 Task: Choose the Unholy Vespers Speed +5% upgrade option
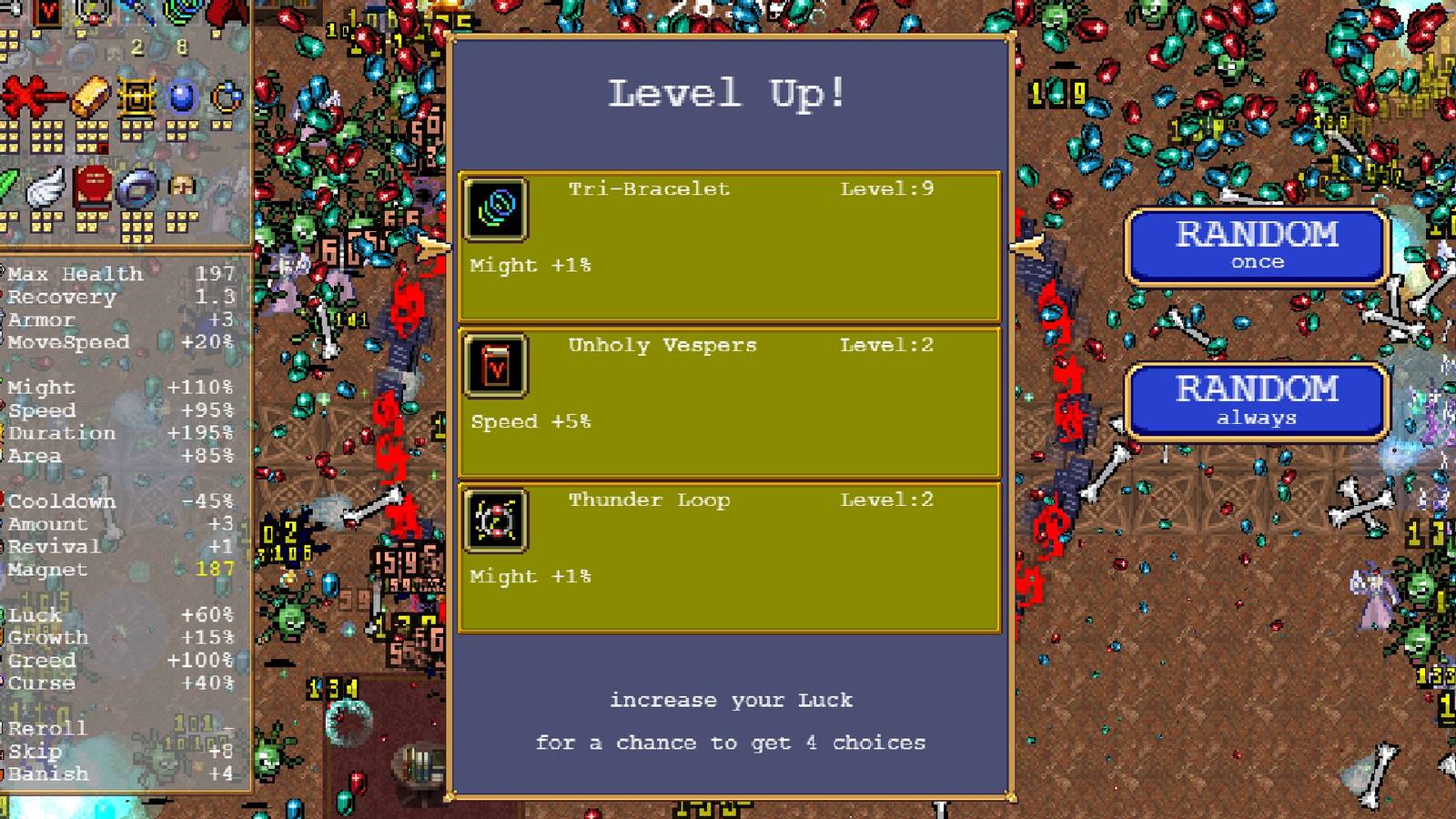tap(728, 400)
